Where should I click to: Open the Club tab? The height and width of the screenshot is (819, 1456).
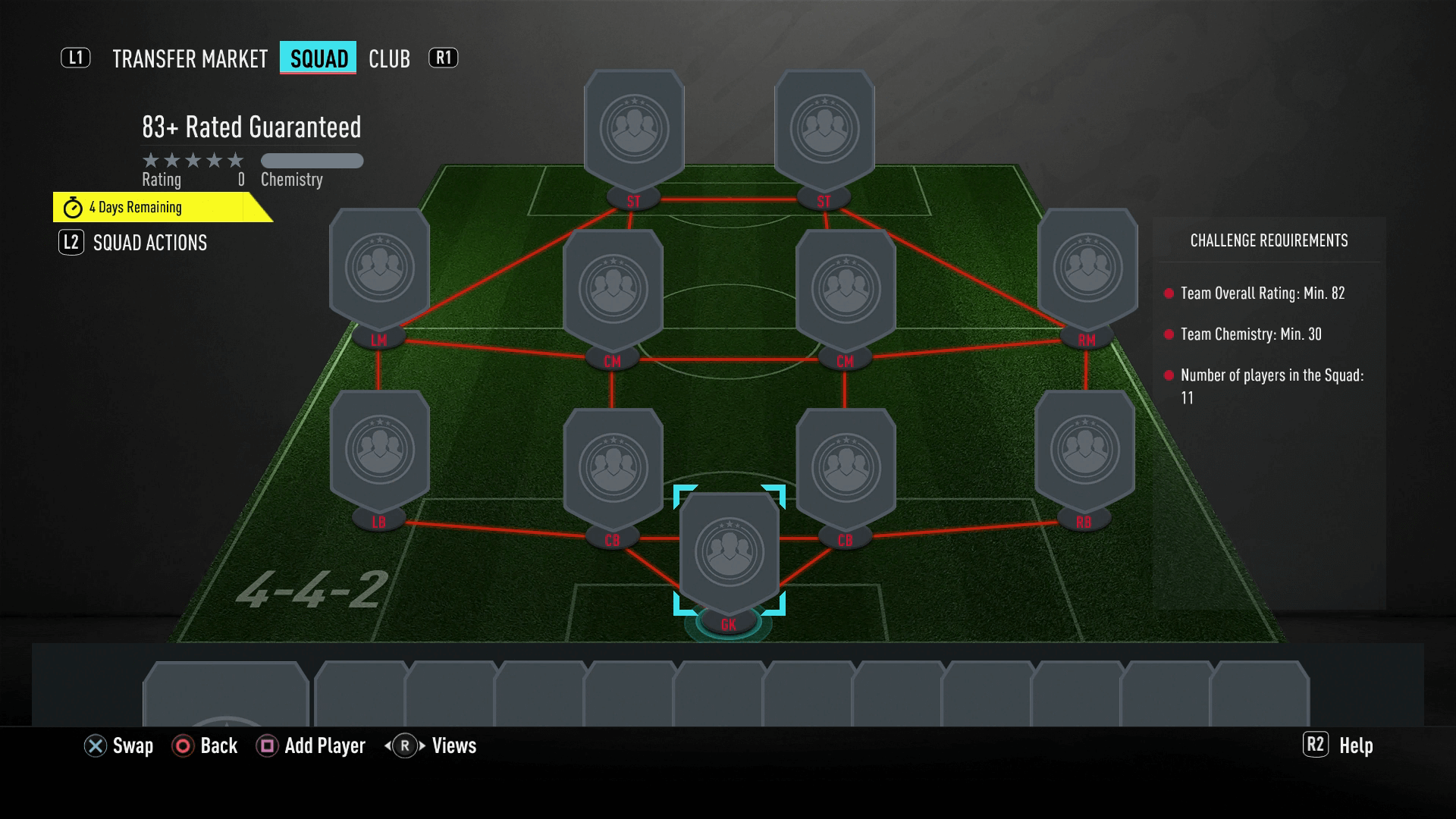click(x=389, y=58)
